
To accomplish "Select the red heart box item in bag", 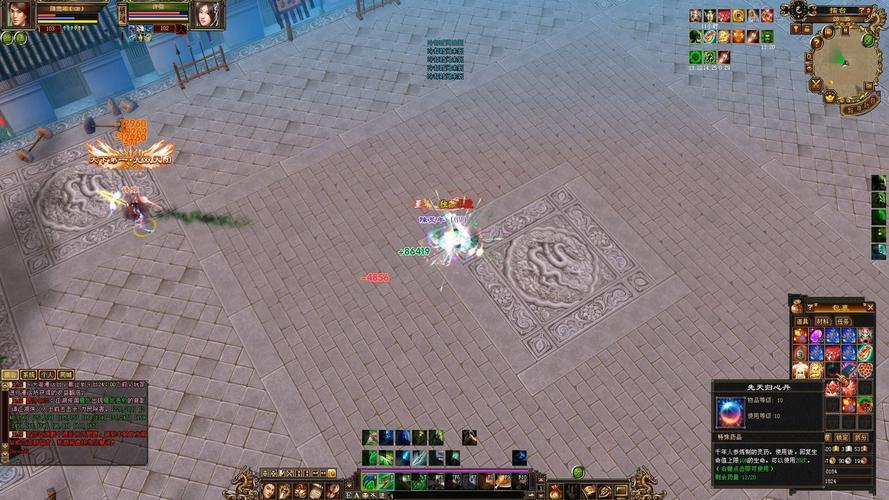I will pos(865,369).
